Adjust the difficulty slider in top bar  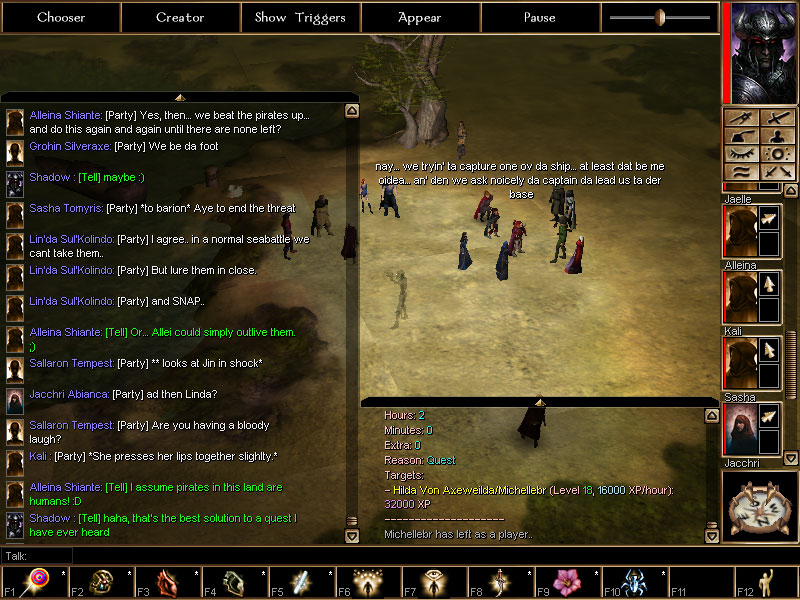[x=659, y=17]
